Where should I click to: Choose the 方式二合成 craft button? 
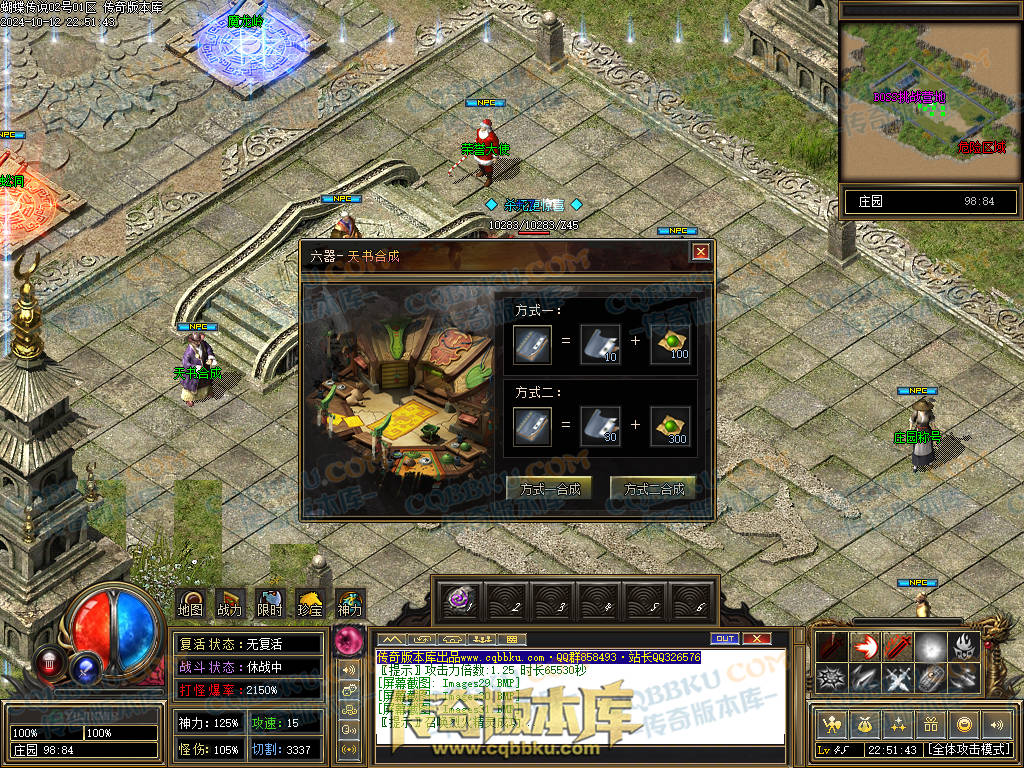pos(653,489)
